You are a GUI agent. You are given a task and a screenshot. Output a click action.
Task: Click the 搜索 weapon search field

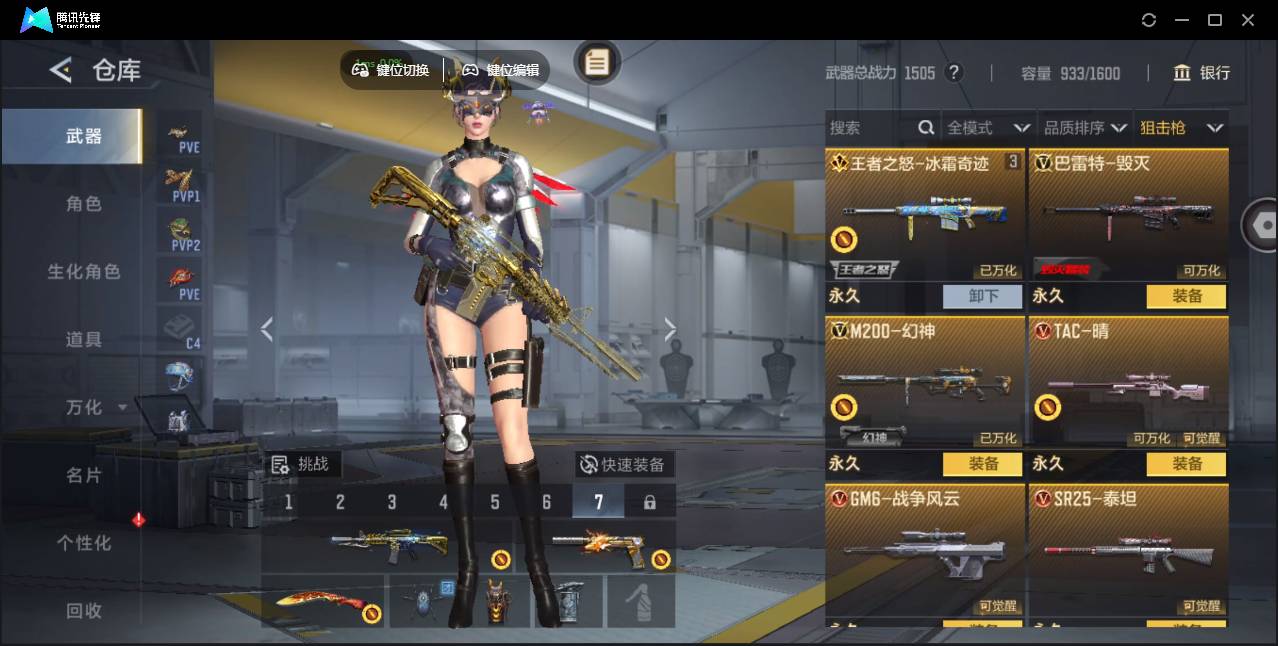pos(872,128)
